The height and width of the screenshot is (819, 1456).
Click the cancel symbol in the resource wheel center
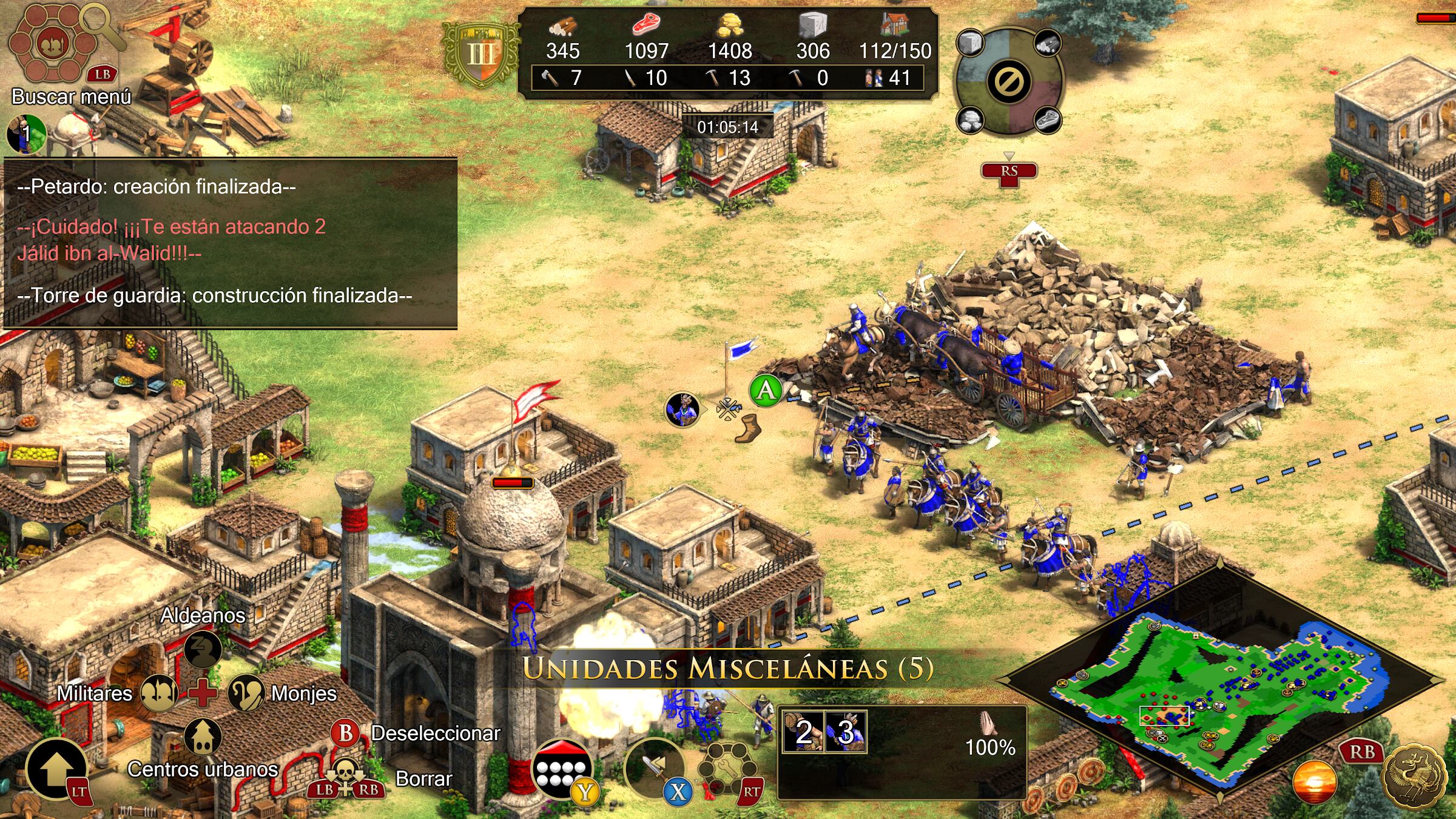1009,81
